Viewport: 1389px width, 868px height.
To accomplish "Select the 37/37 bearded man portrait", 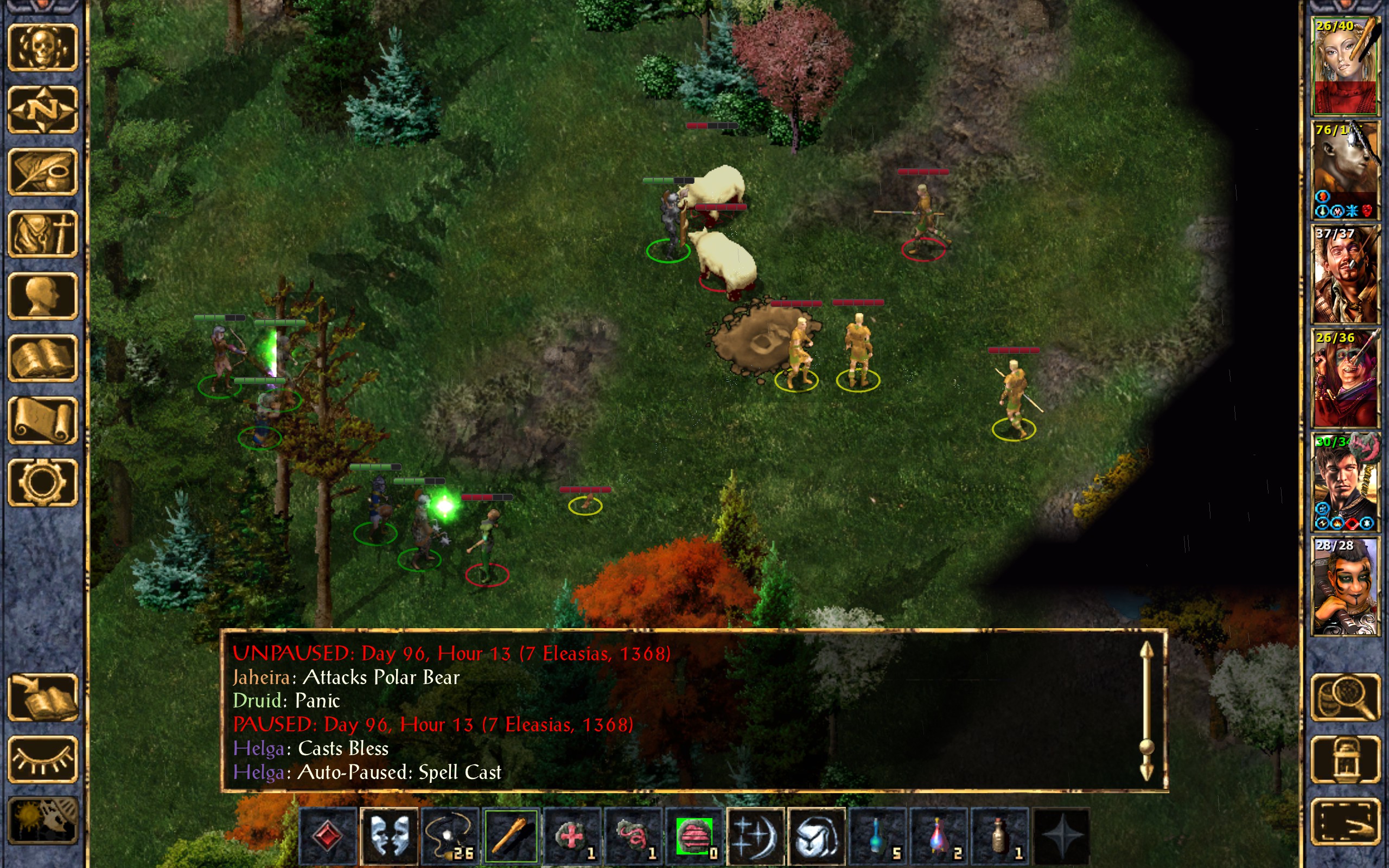I will pos(1345,275).
